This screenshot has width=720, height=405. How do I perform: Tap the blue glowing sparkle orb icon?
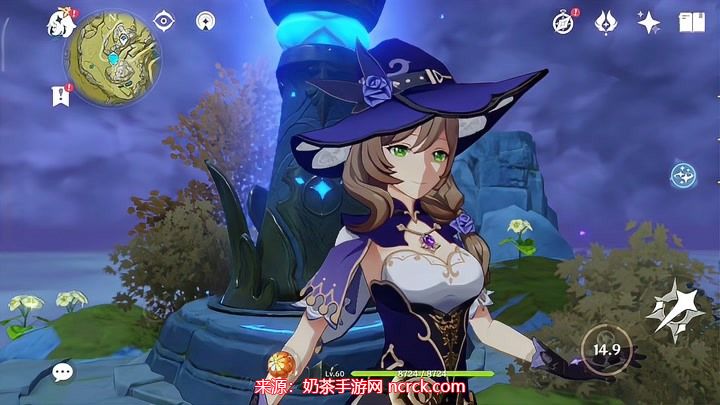tap(684, 175)
